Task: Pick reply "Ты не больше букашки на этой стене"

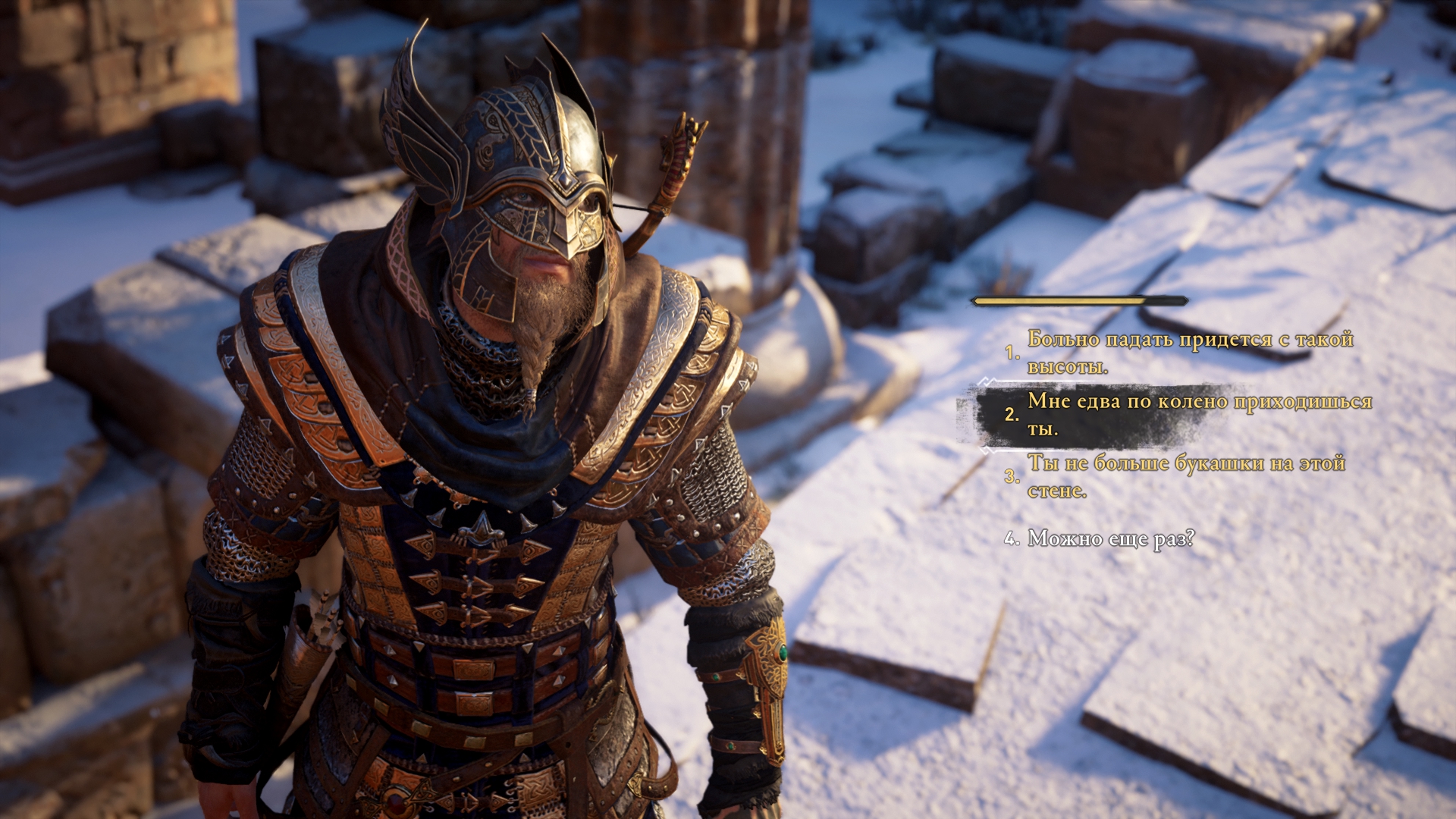Action: (x=1185, y=476)
